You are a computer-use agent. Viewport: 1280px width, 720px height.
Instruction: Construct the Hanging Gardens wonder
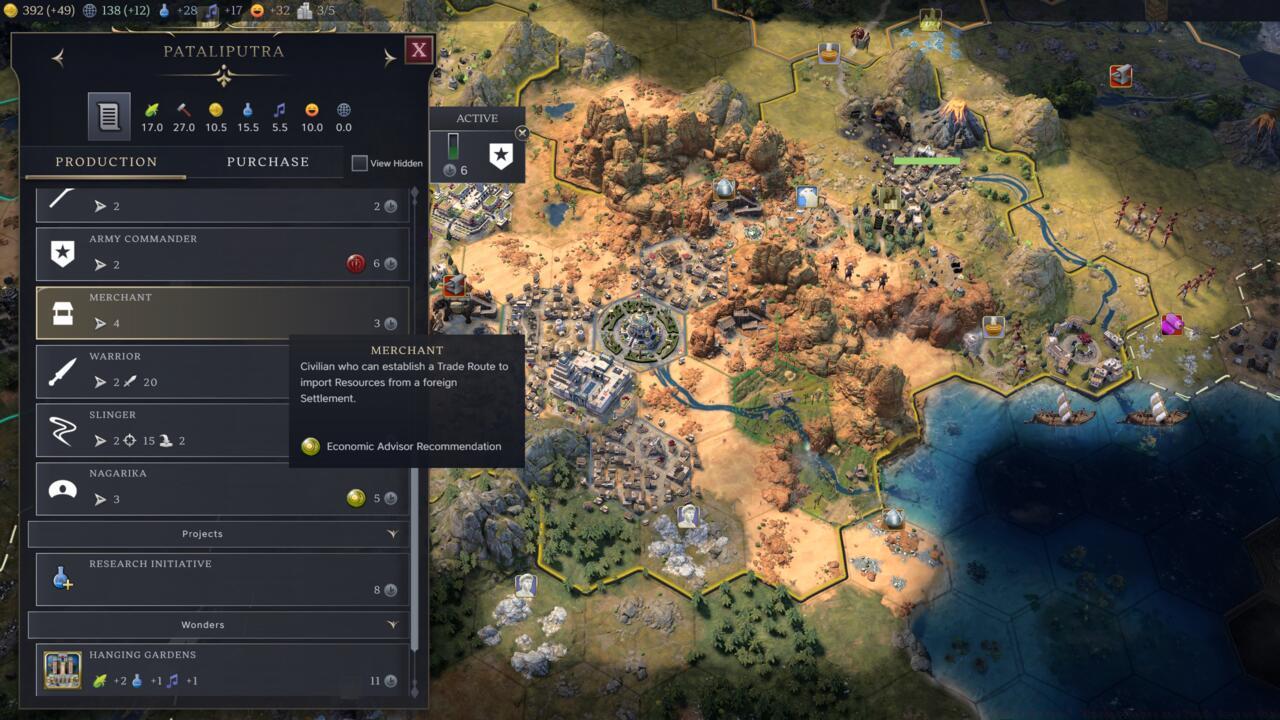tap(222, 670)
